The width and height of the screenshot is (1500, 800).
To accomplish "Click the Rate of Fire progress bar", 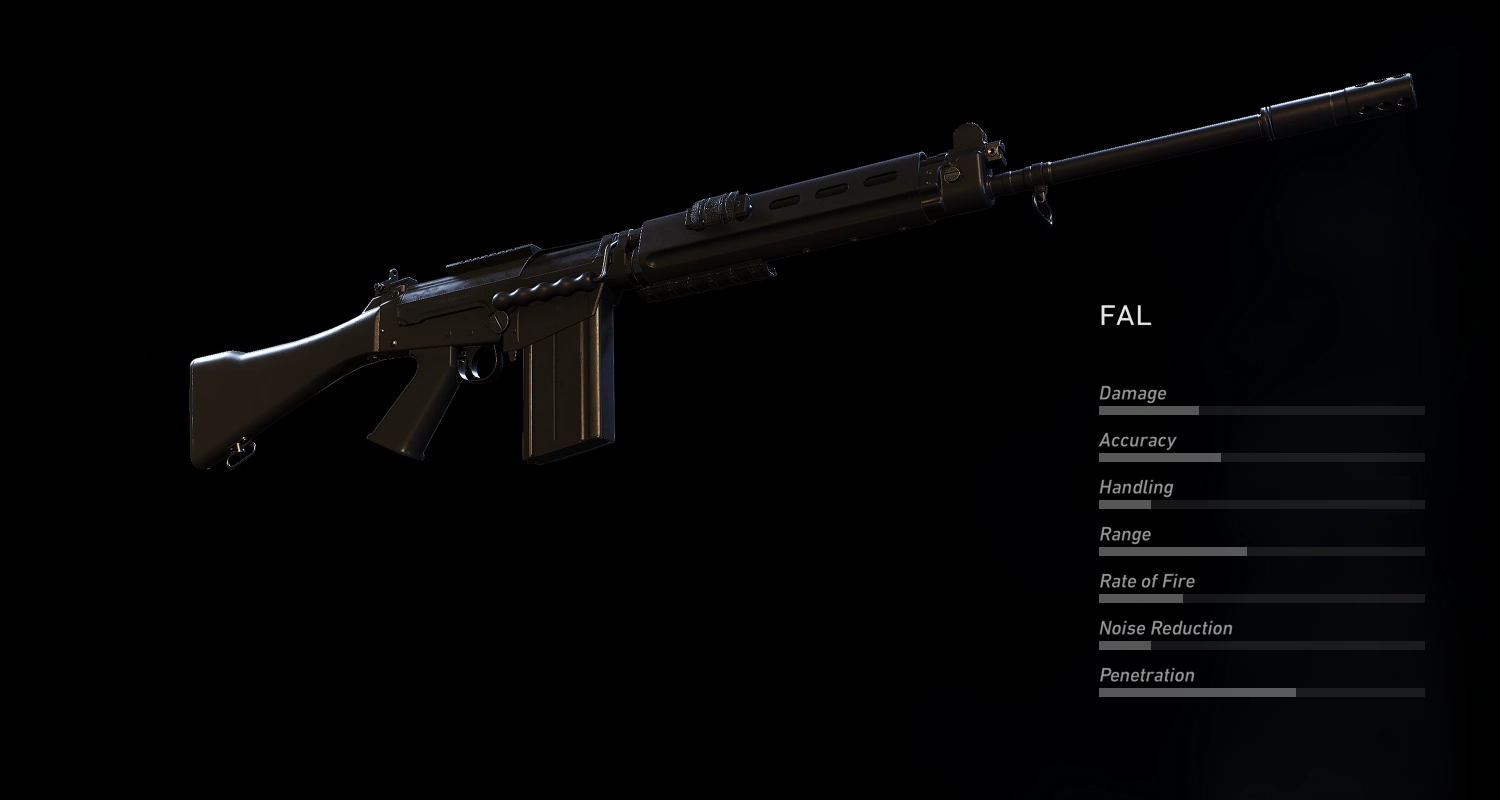I will coord(1260,598).
